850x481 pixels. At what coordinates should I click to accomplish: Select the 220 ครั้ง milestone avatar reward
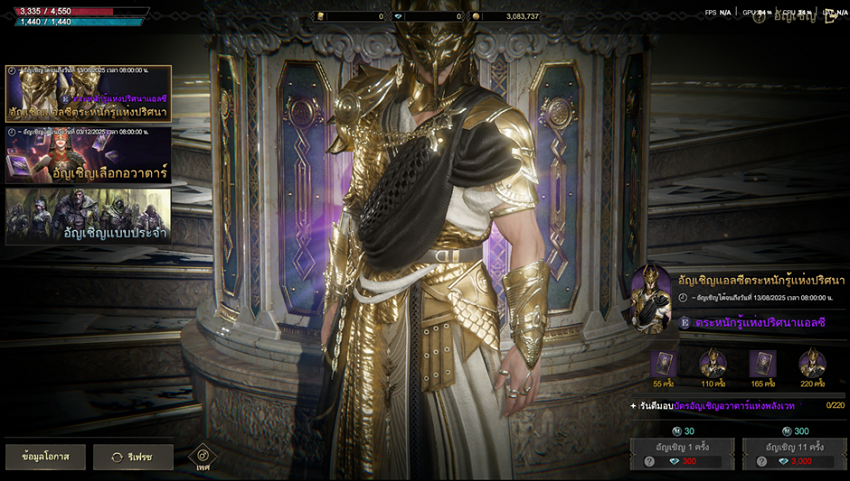[812, 364]
